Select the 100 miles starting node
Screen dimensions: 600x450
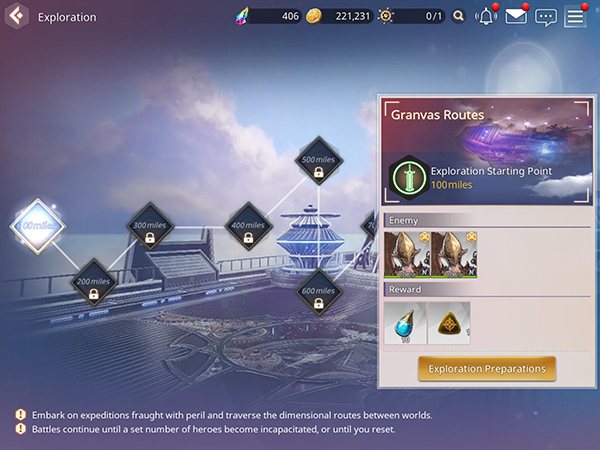point(38,226)
